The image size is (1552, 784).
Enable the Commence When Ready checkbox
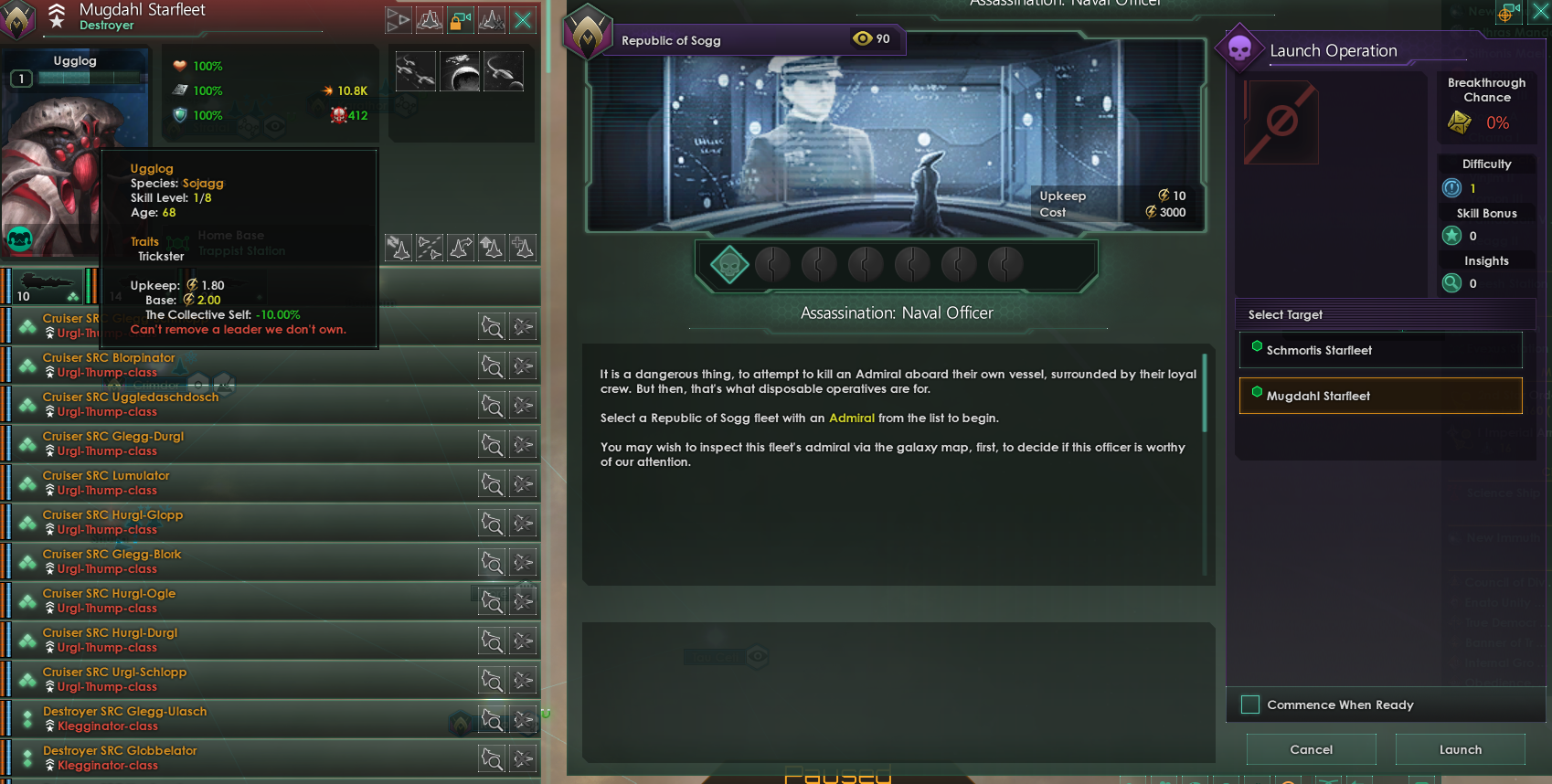pyautogui.click(x=1249, y=705)
